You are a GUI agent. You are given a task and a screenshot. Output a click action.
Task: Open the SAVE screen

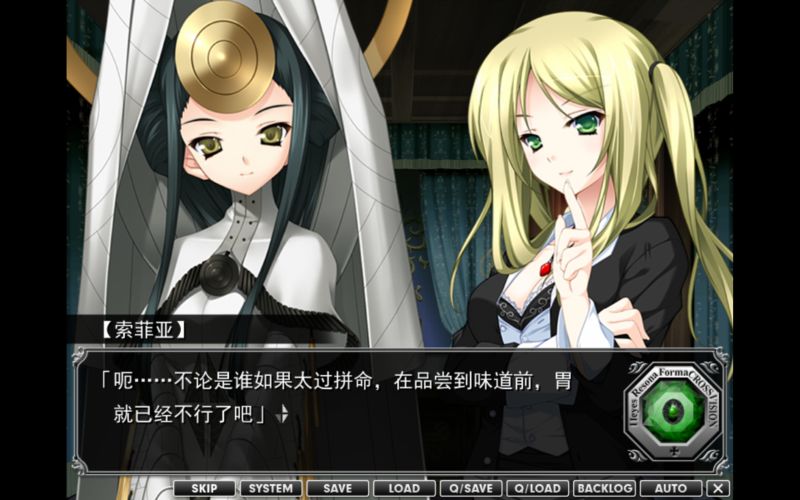pos(337,488)
